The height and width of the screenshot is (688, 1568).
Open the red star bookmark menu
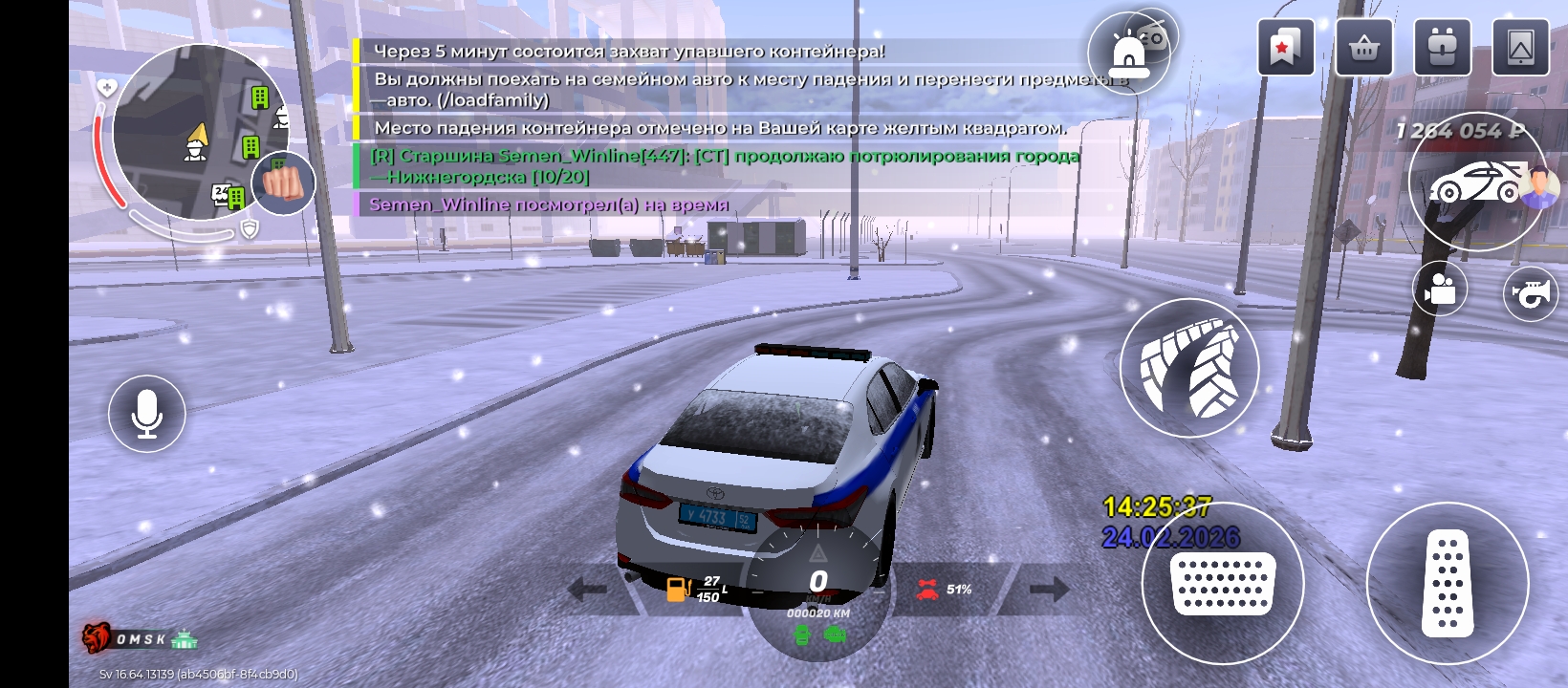point(1284,47)
